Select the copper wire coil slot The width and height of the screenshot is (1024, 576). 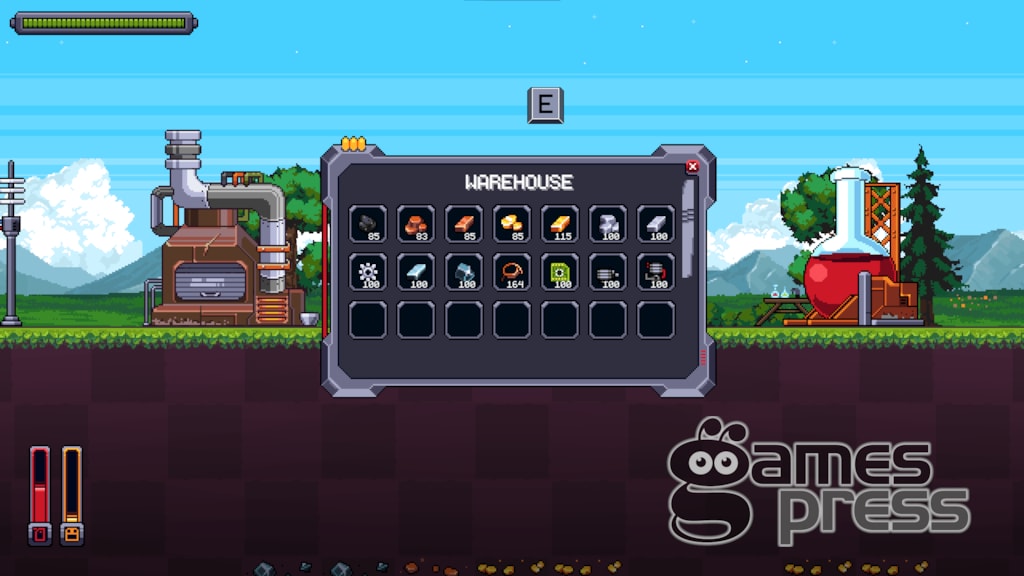[x=512, y=272]
